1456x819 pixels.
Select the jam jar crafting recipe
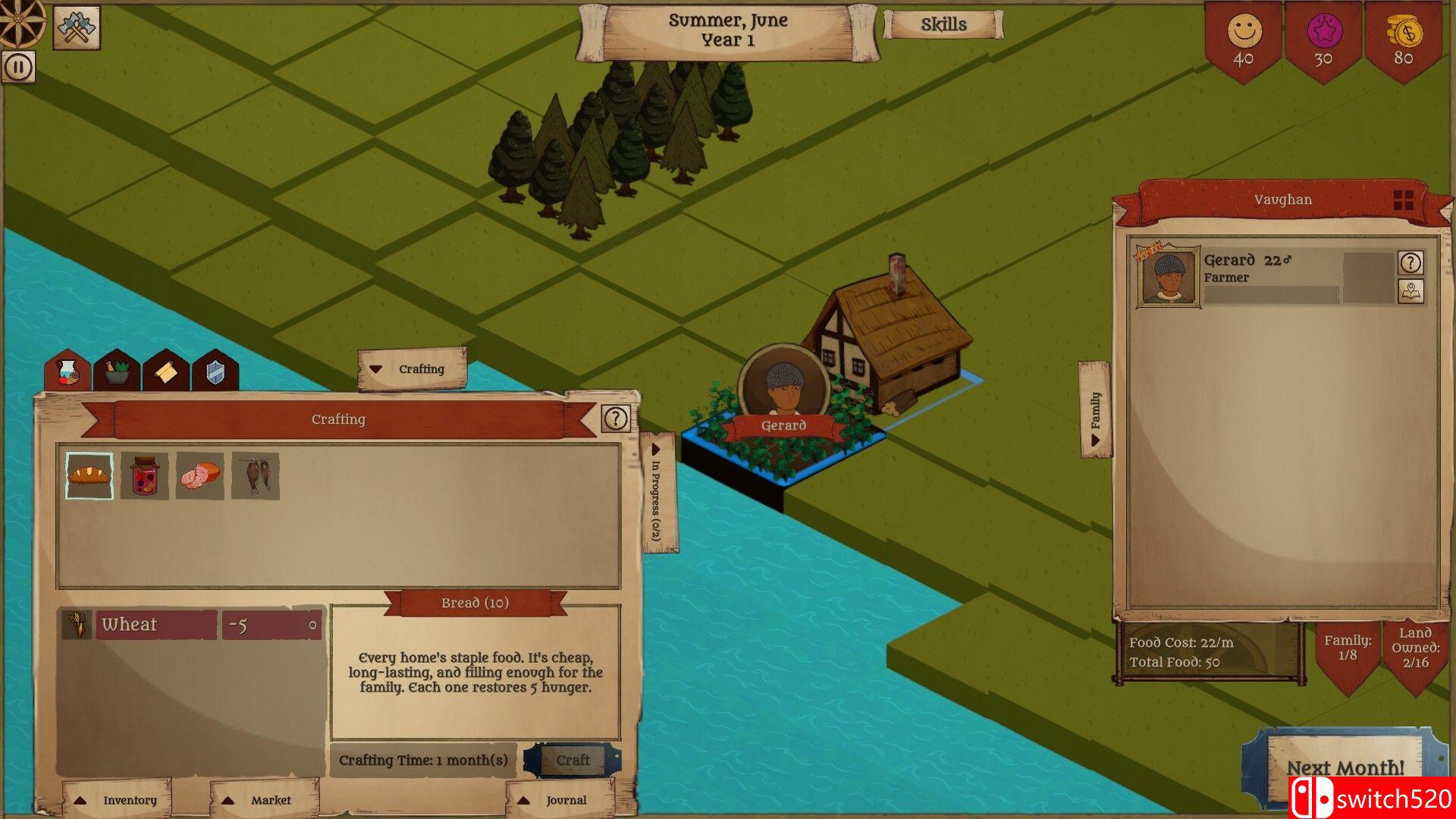(144, 475)
